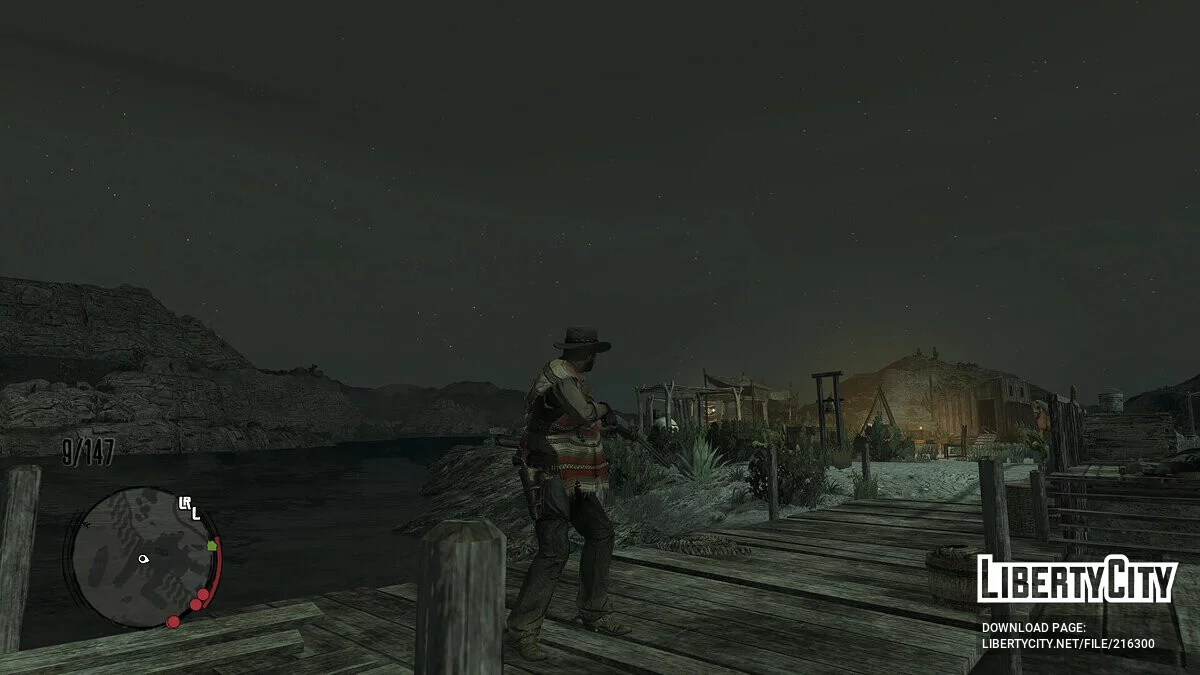Viewport: 1200px width, 675px height.
Task: Select the green house marker on minimap
Action: pyautogui.click(x=212, y=546)
